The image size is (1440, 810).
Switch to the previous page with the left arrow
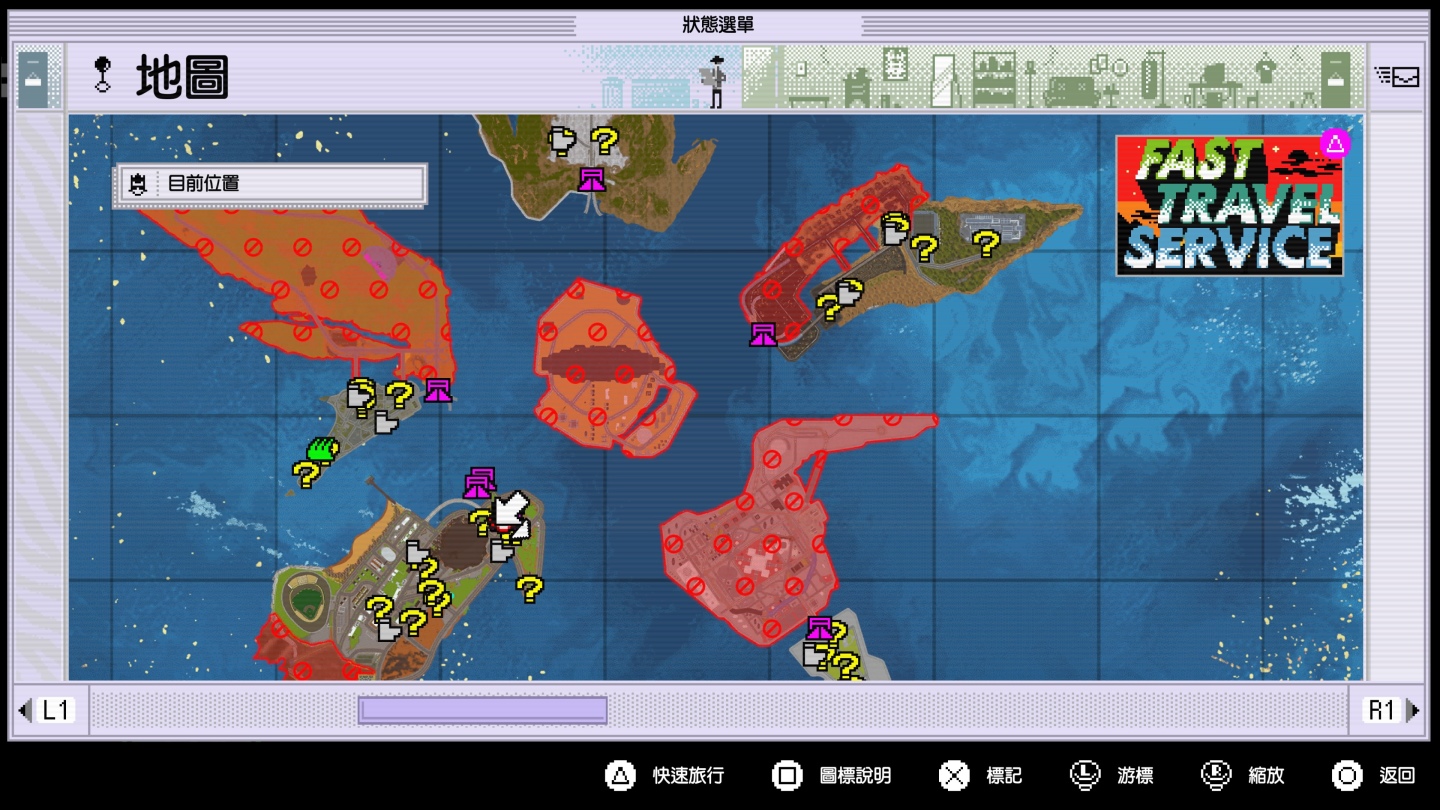click(25, 710)
